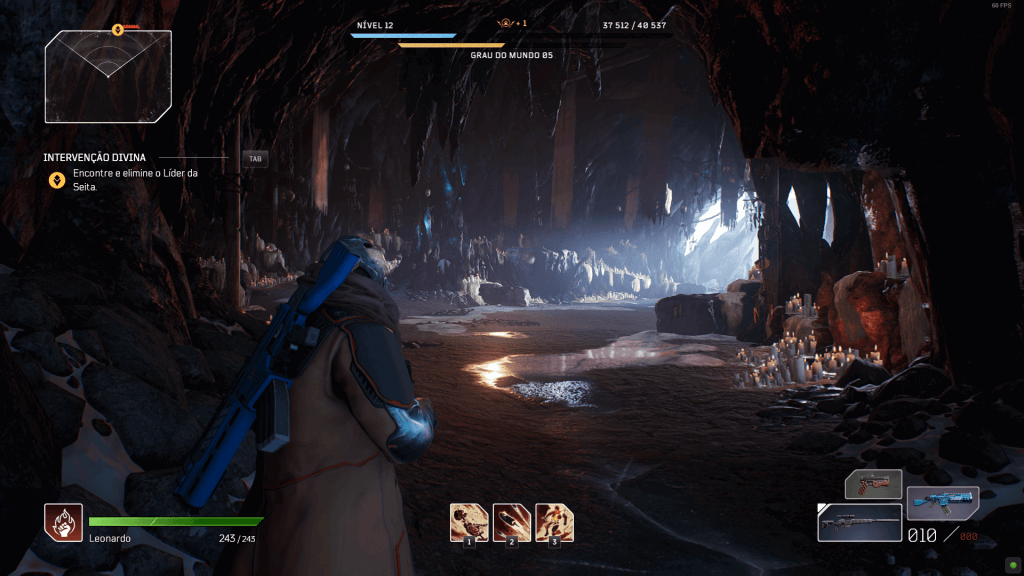Switch to the scoped sniper rifle slot
1024x576 pixels.
tap(859, 522)
